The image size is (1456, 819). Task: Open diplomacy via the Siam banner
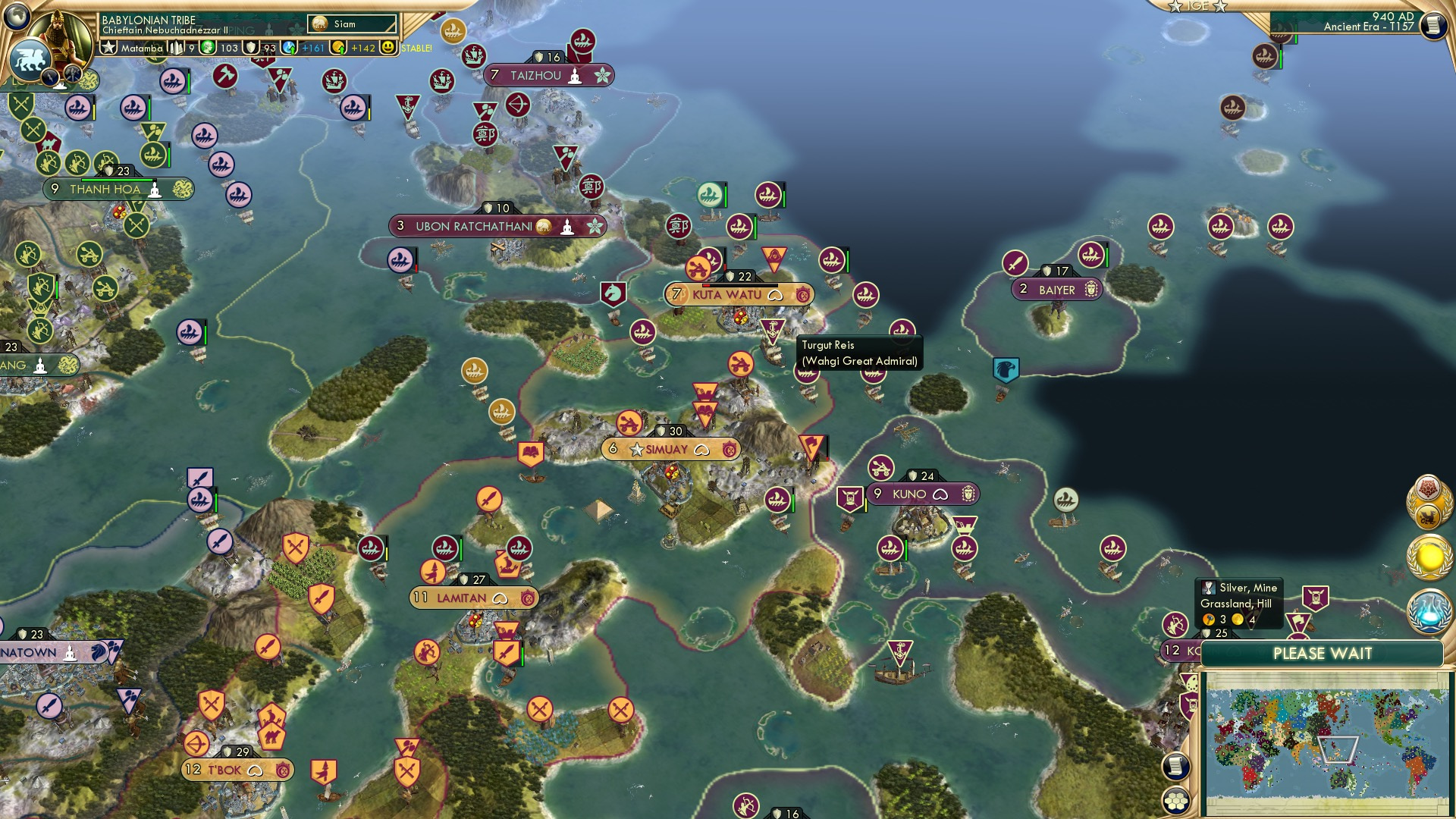point(351,24)
